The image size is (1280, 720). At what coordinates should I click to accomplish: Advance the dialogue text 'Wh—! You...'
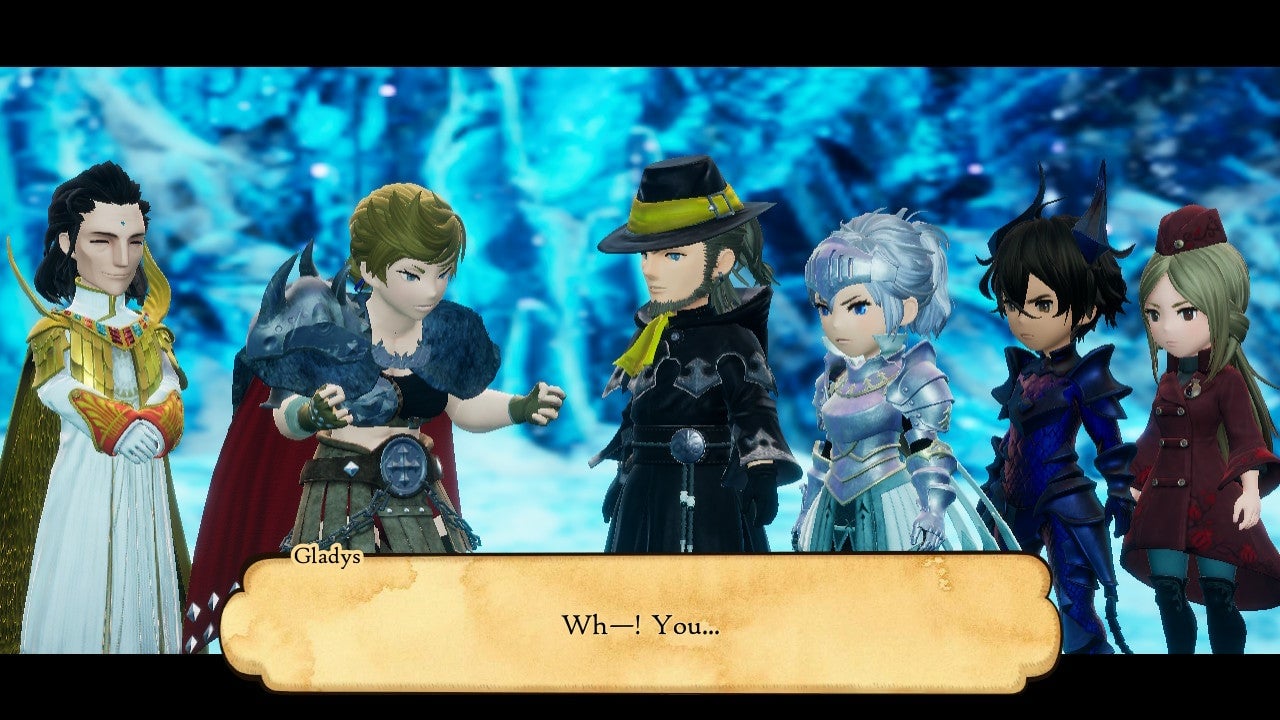(640, 622)
